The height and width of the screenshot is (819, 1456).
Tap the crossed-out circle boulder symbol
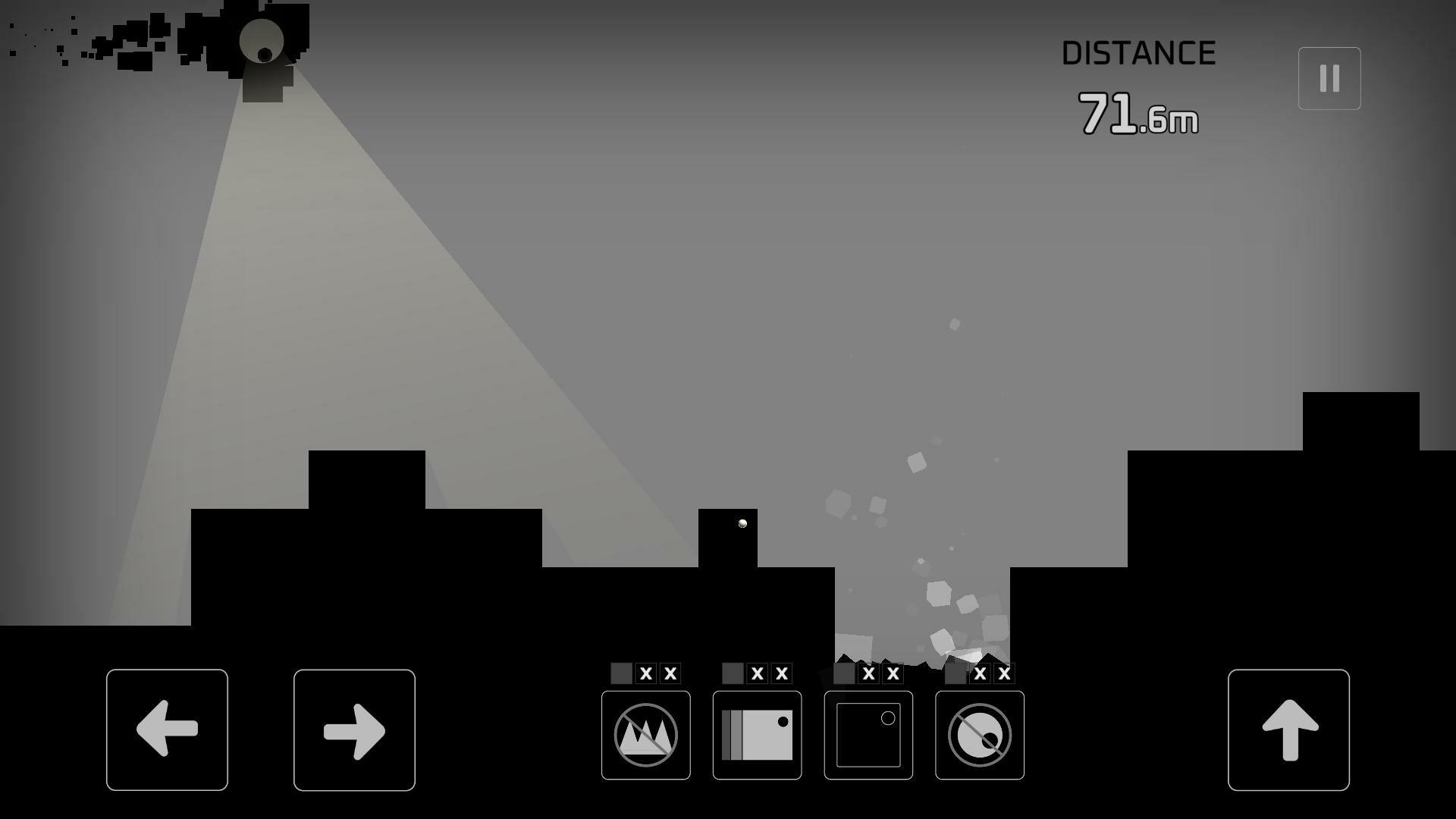[x=979, y=734]
